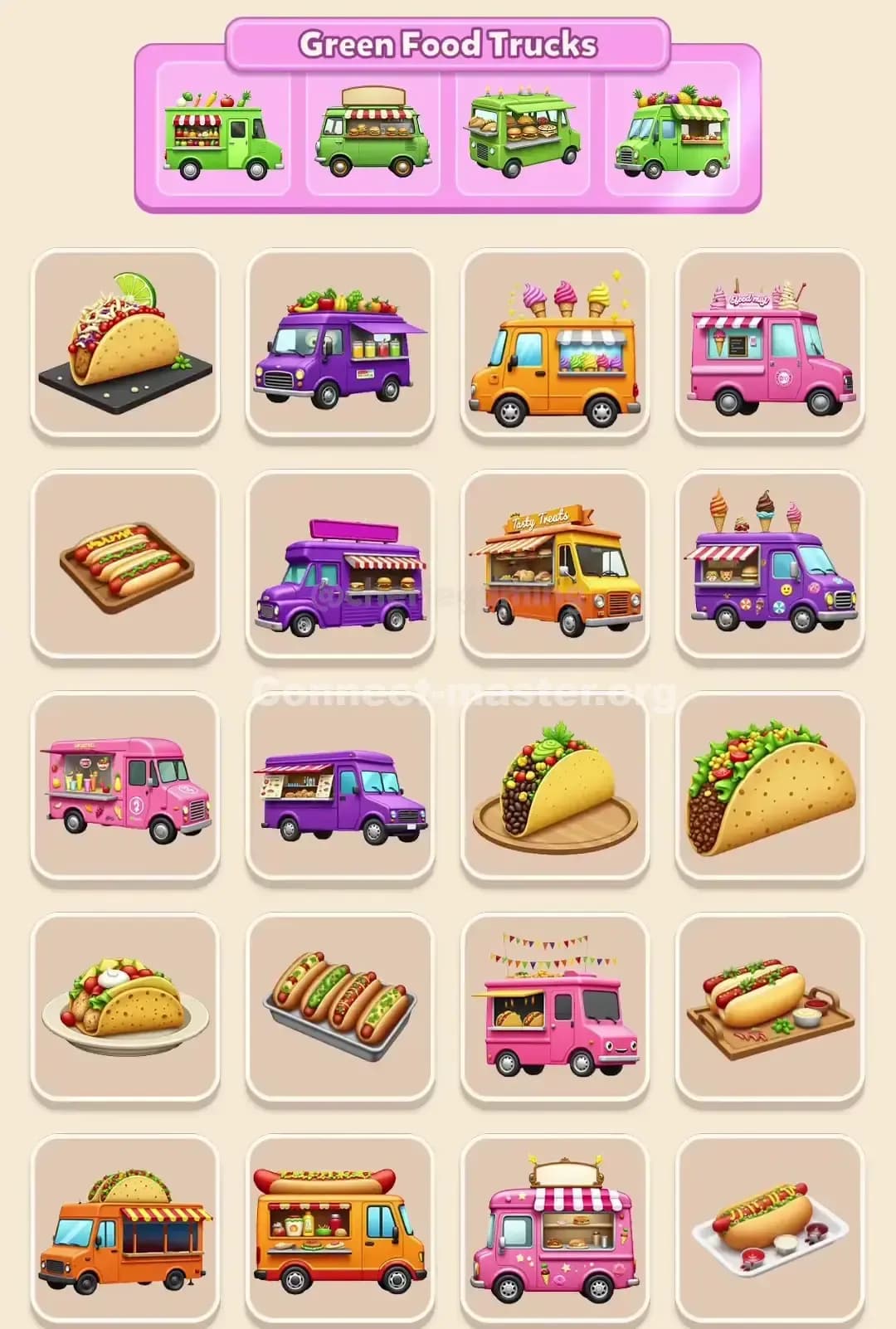Screen dimensions: 896x1329
Task: Select the taco with lime wedge tile
Action: pos(124,343)
